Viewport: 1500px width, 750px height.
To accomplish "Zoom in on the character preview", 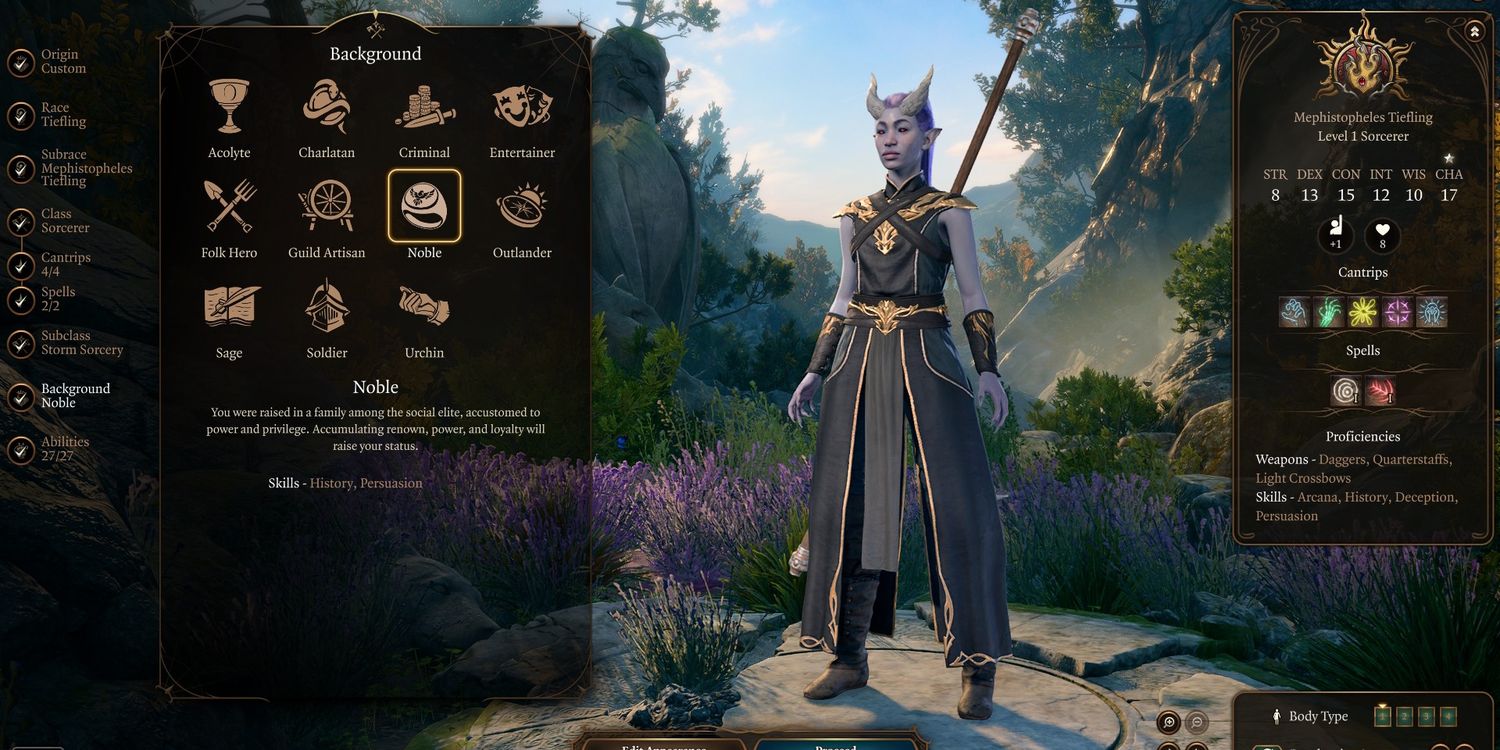I will pos(1168,722).
